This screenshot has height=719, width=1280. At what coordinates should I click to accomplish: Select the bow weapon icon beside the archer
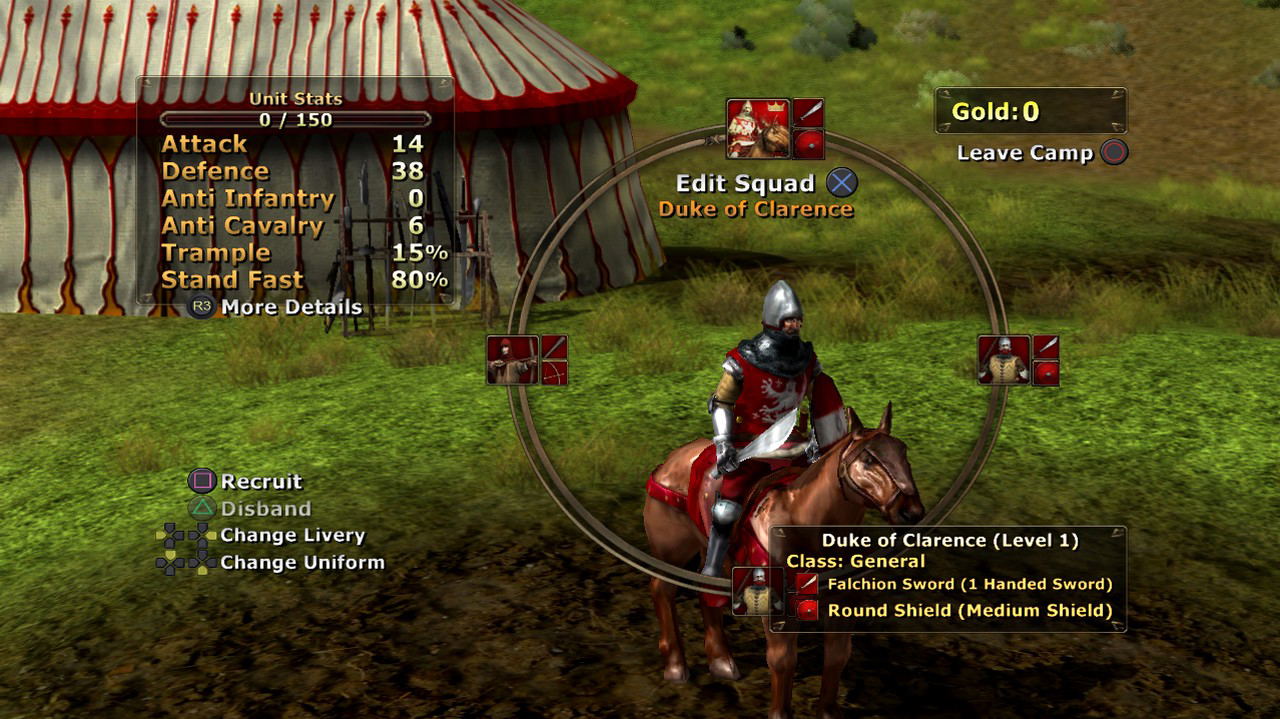point(554,373)
